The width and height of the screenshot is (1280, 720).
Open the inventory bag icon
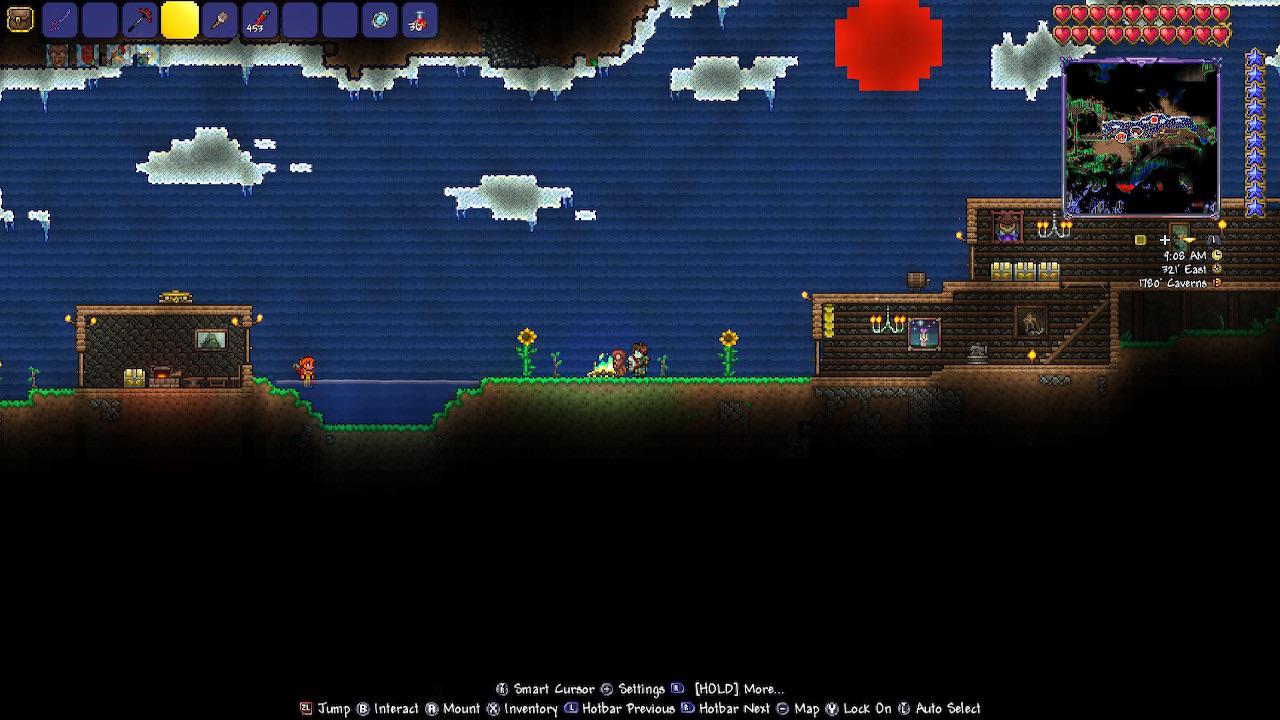pyautogui.click(x=19, y=18)
